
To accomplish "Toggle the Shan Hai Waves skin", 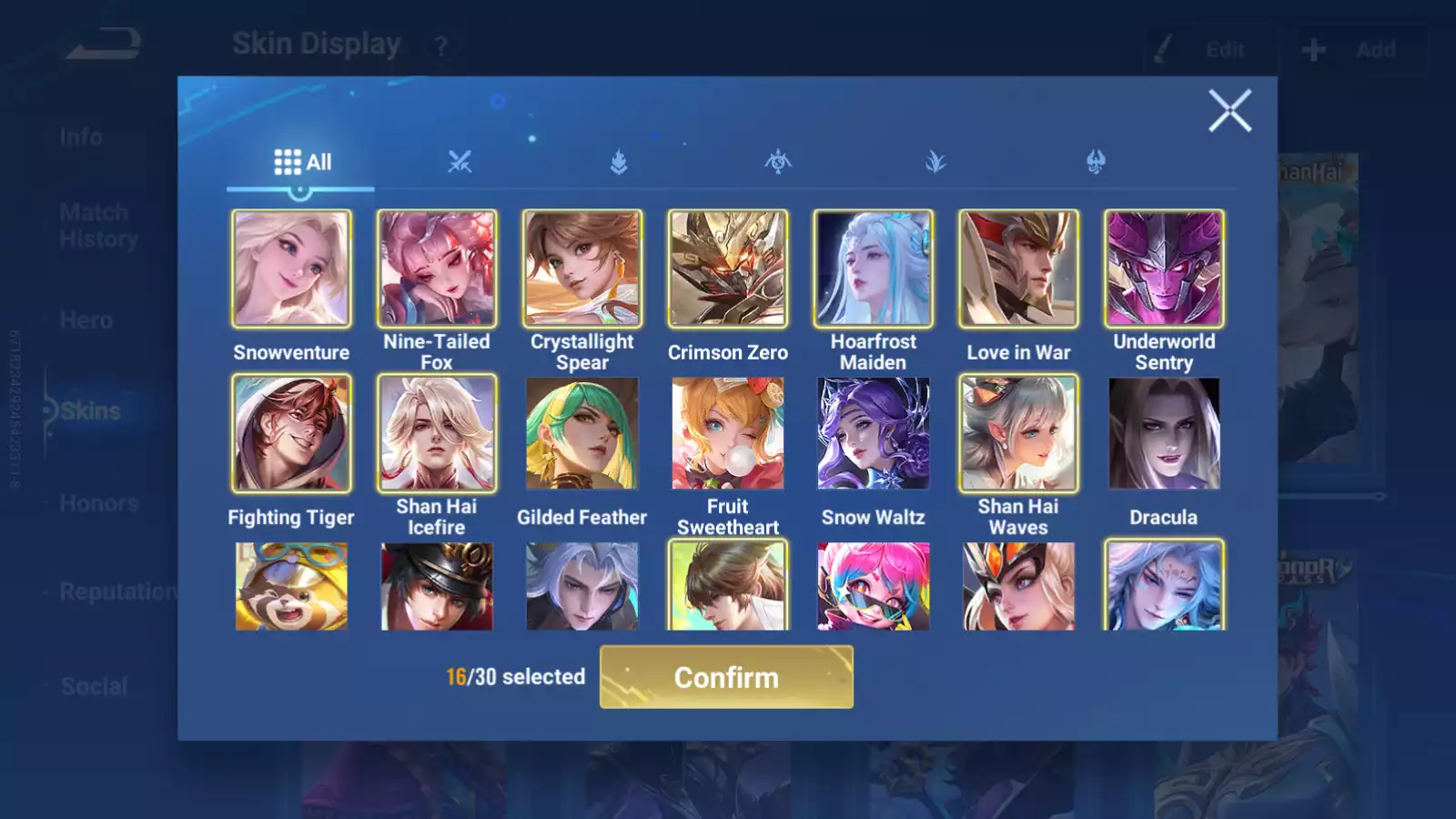I will coord(1018,433).
